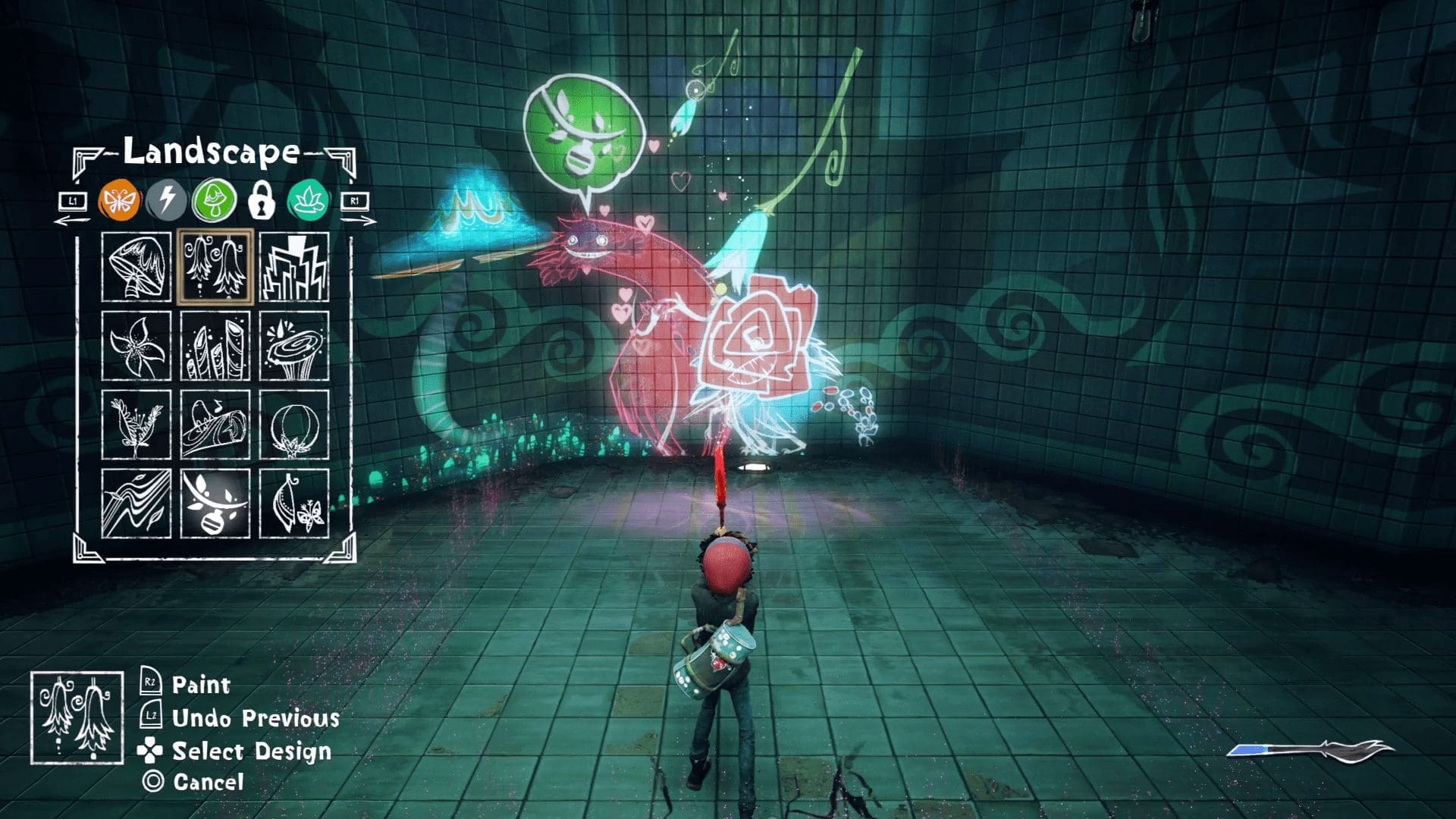Image resolution: width=1456 pixels, height=819 pixels.
Task: Select the green mushroom category tab
Action: [x=215, y=201]
